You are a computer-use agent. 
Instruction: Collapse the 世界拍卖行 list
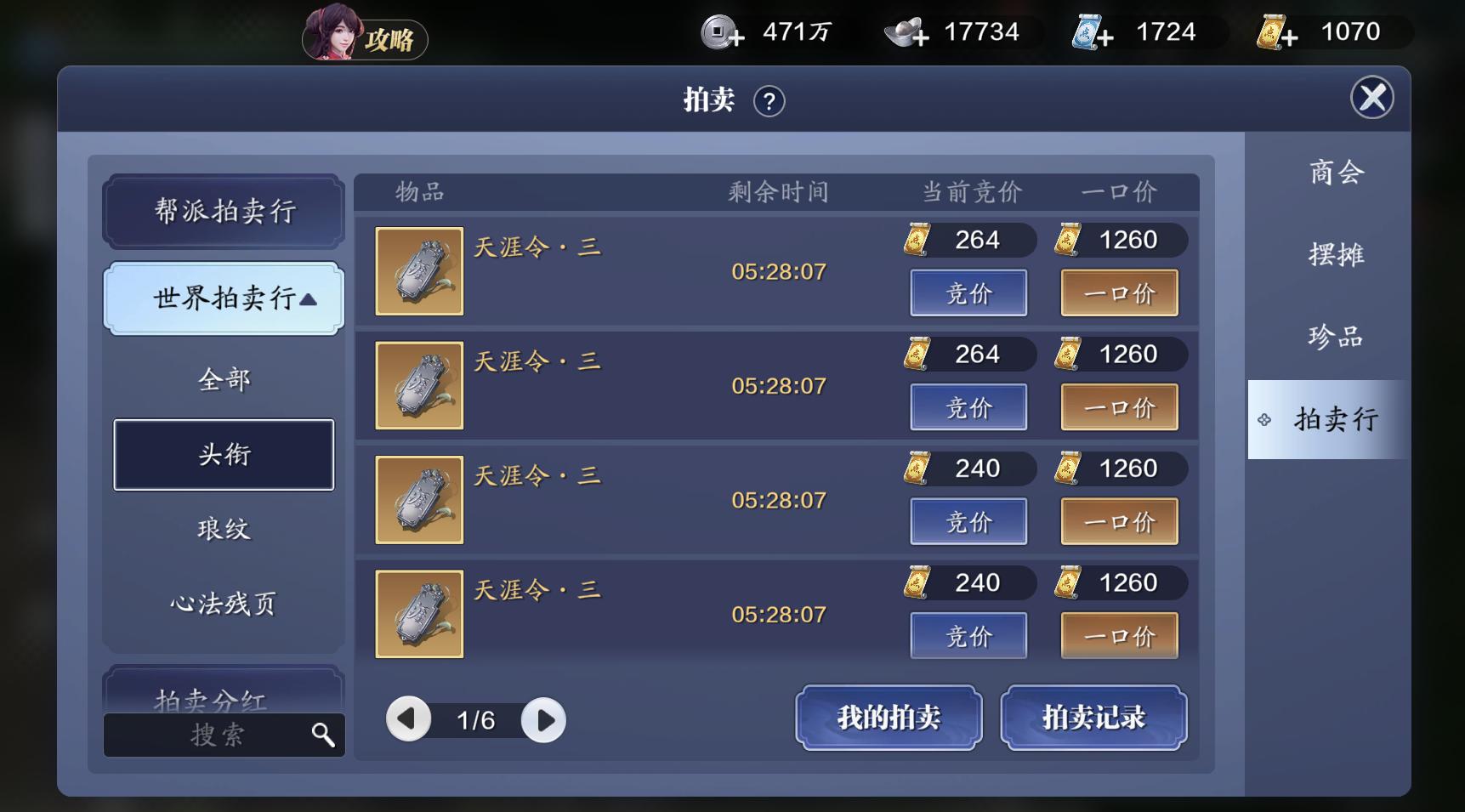[x=224, y=298]
